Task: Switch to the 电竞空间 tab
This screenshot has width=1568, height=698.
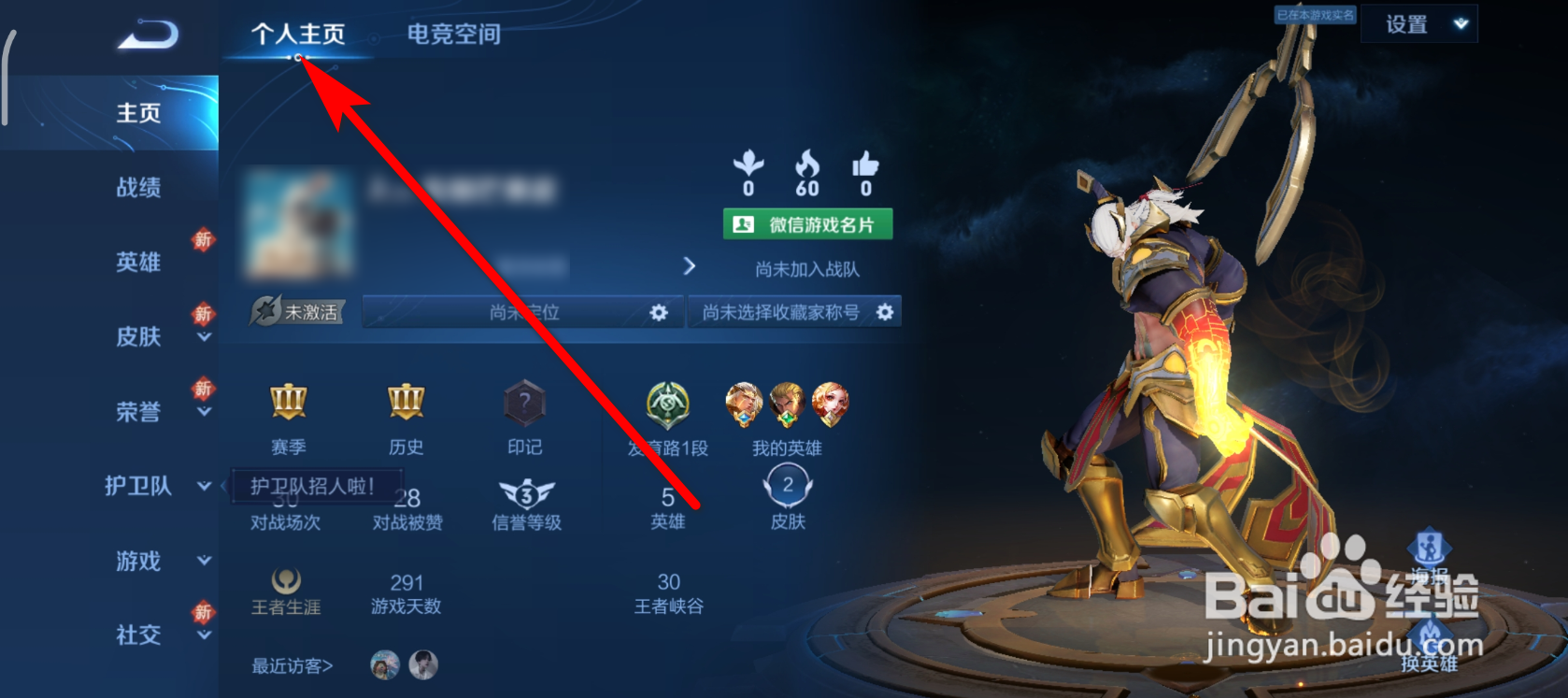Action: click(x=453, y=34)
